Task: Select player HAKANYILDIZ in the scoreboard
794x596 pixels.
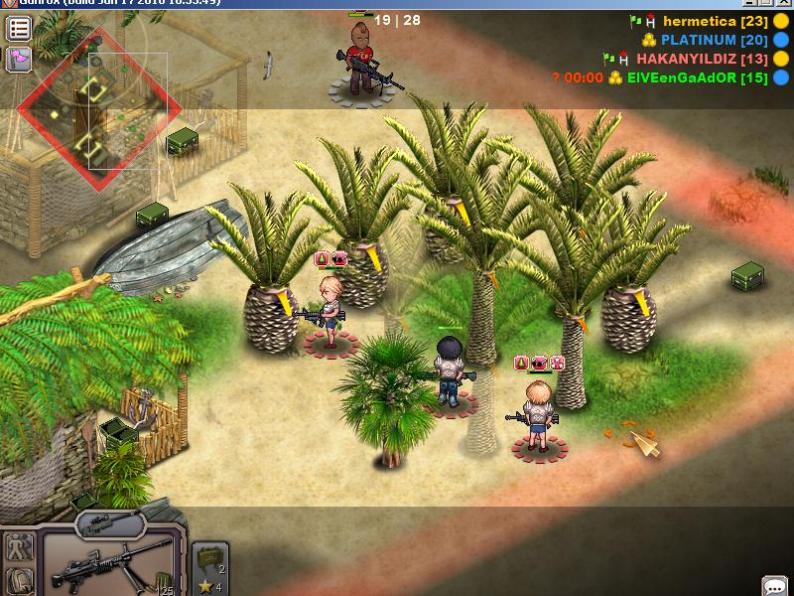Action: point(700,59)
